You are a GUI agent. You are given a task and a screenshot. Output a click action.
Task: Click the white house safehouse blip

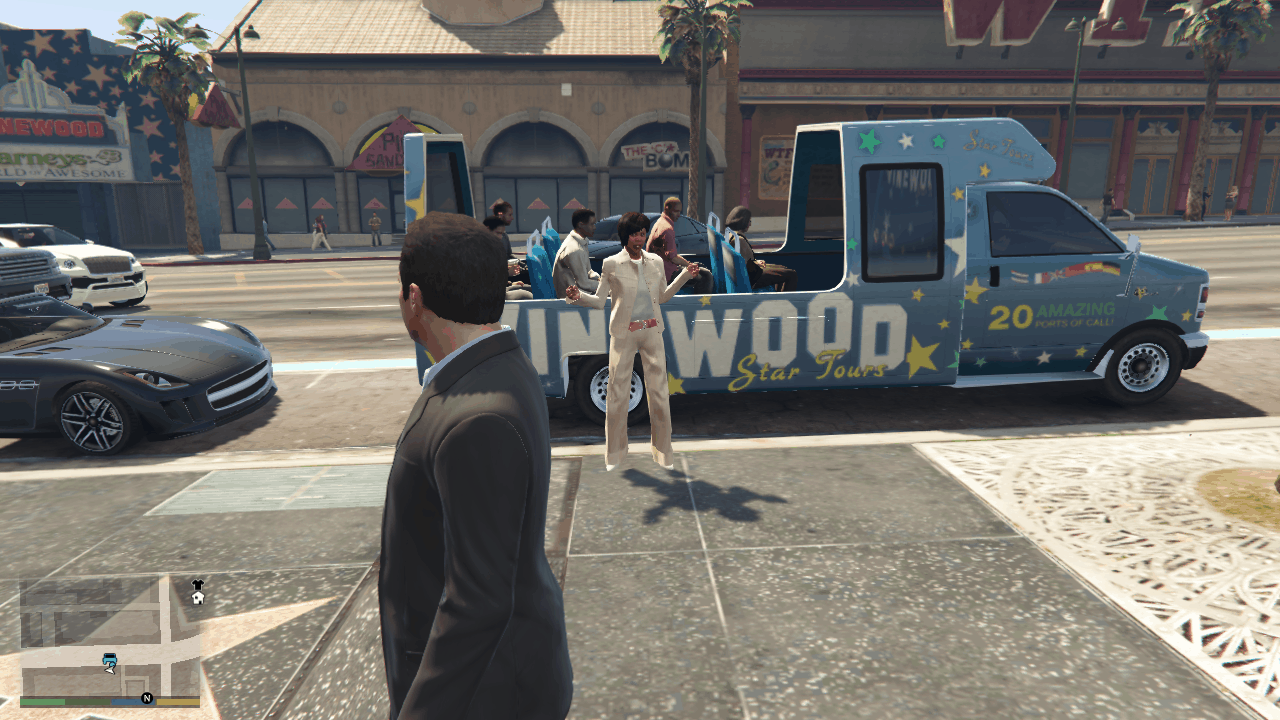tap(198, 598)
